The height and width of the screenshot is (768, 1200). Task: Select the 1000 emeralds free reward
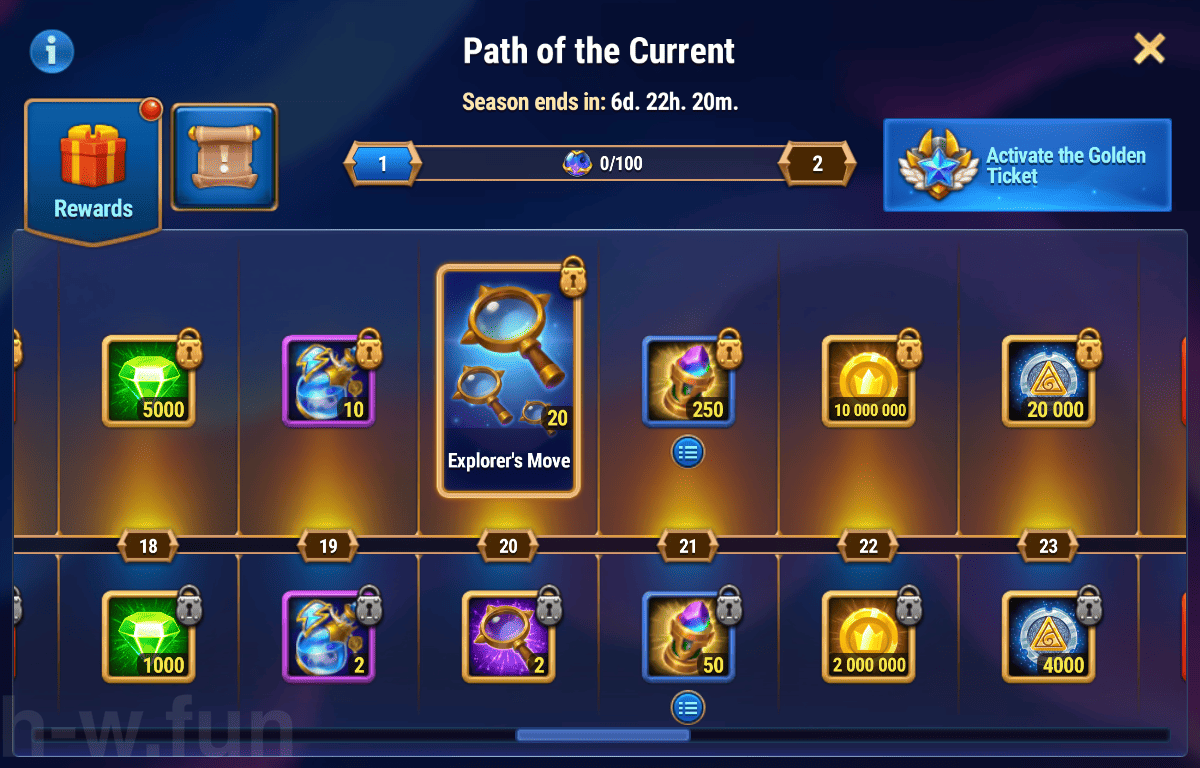(149, 637)
